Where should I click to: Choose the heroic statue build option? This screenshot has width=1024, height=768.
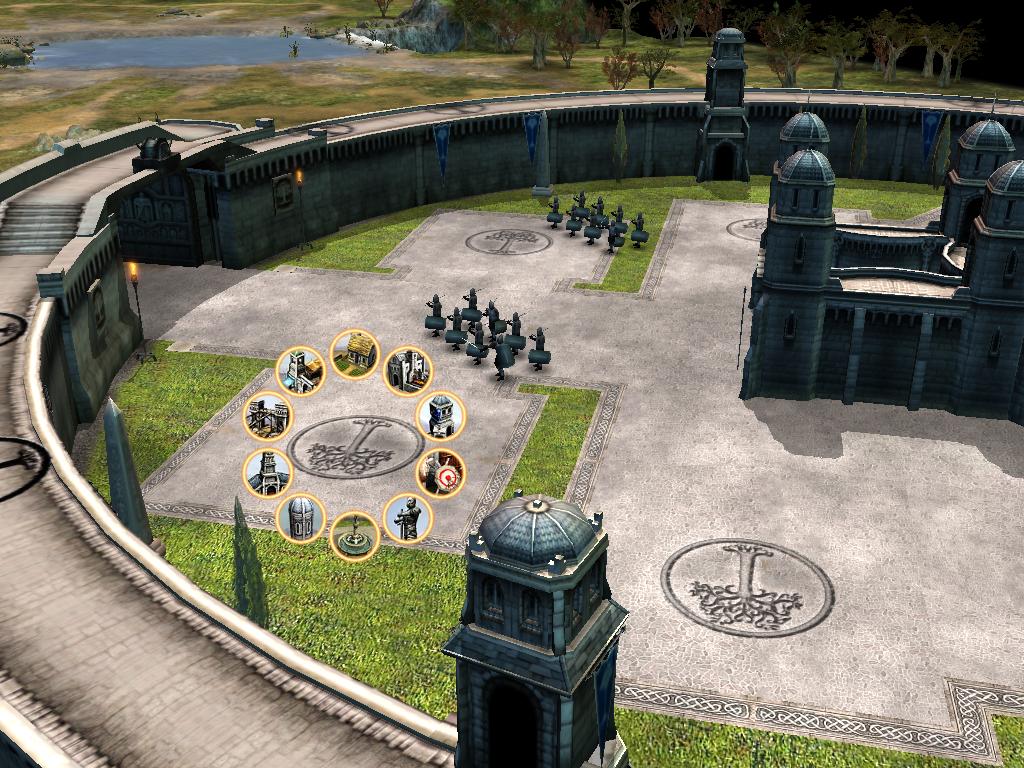[x=408, y=518]
